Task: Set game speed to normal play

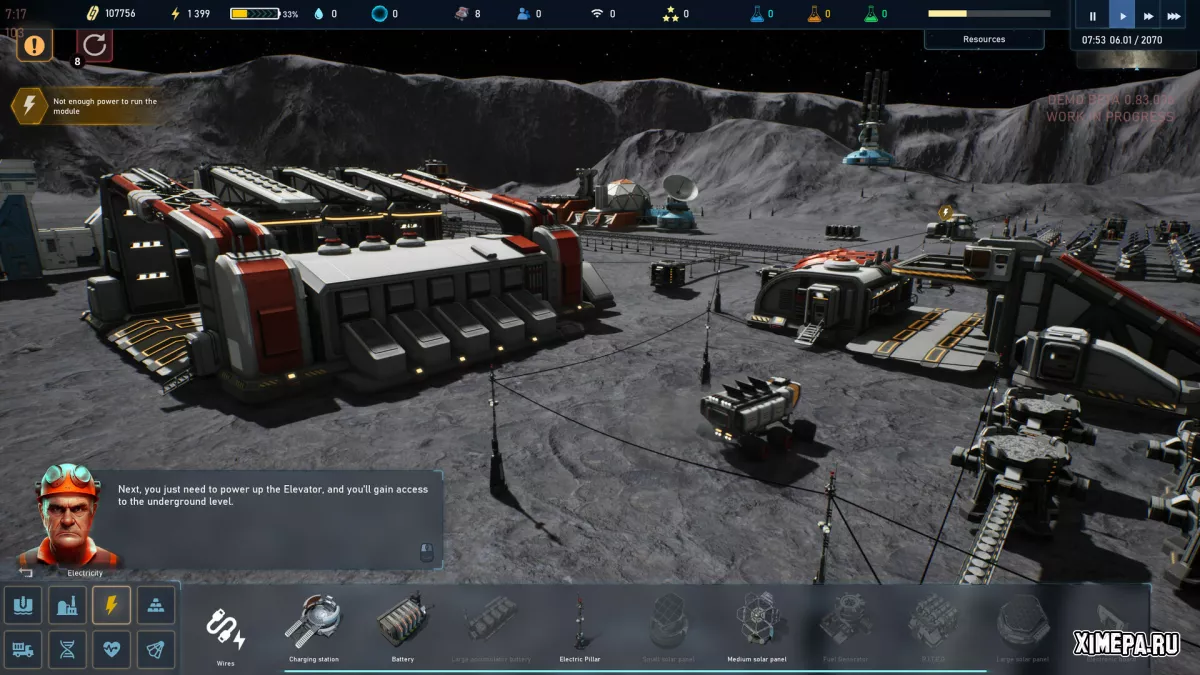Action: (x=1122, y=16)
